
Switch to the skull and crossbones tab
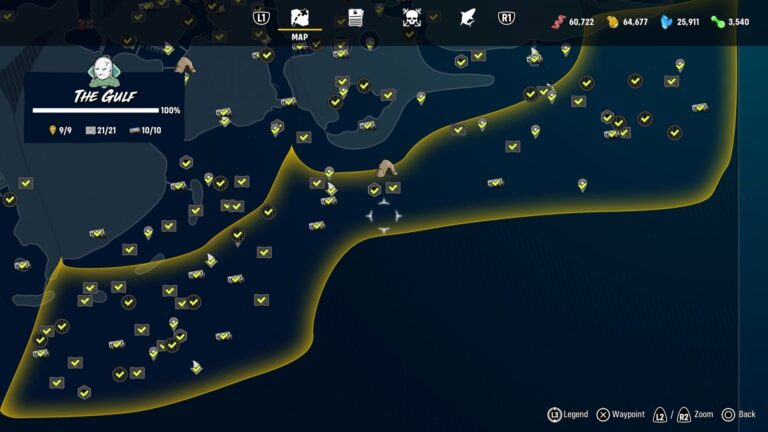click(411, 17)
